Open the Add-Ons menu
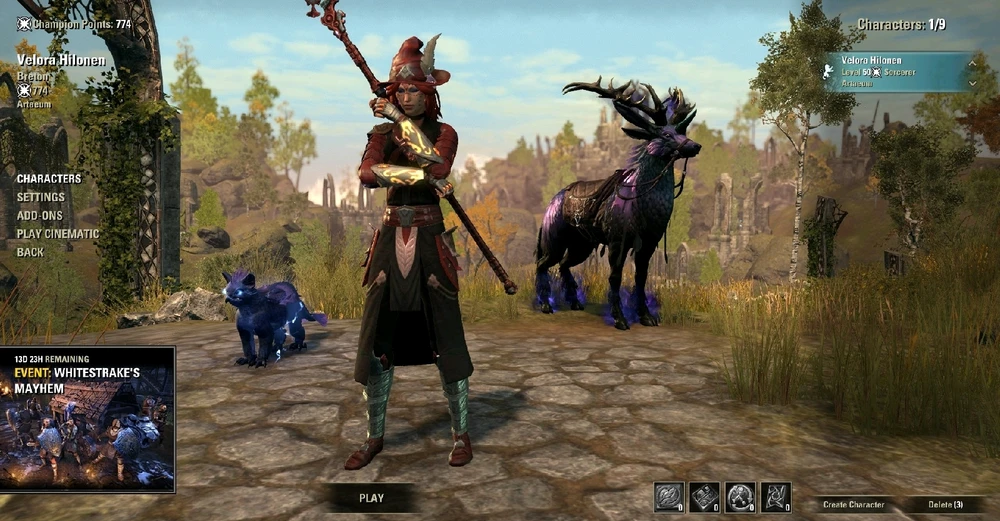 pos(40,215)
